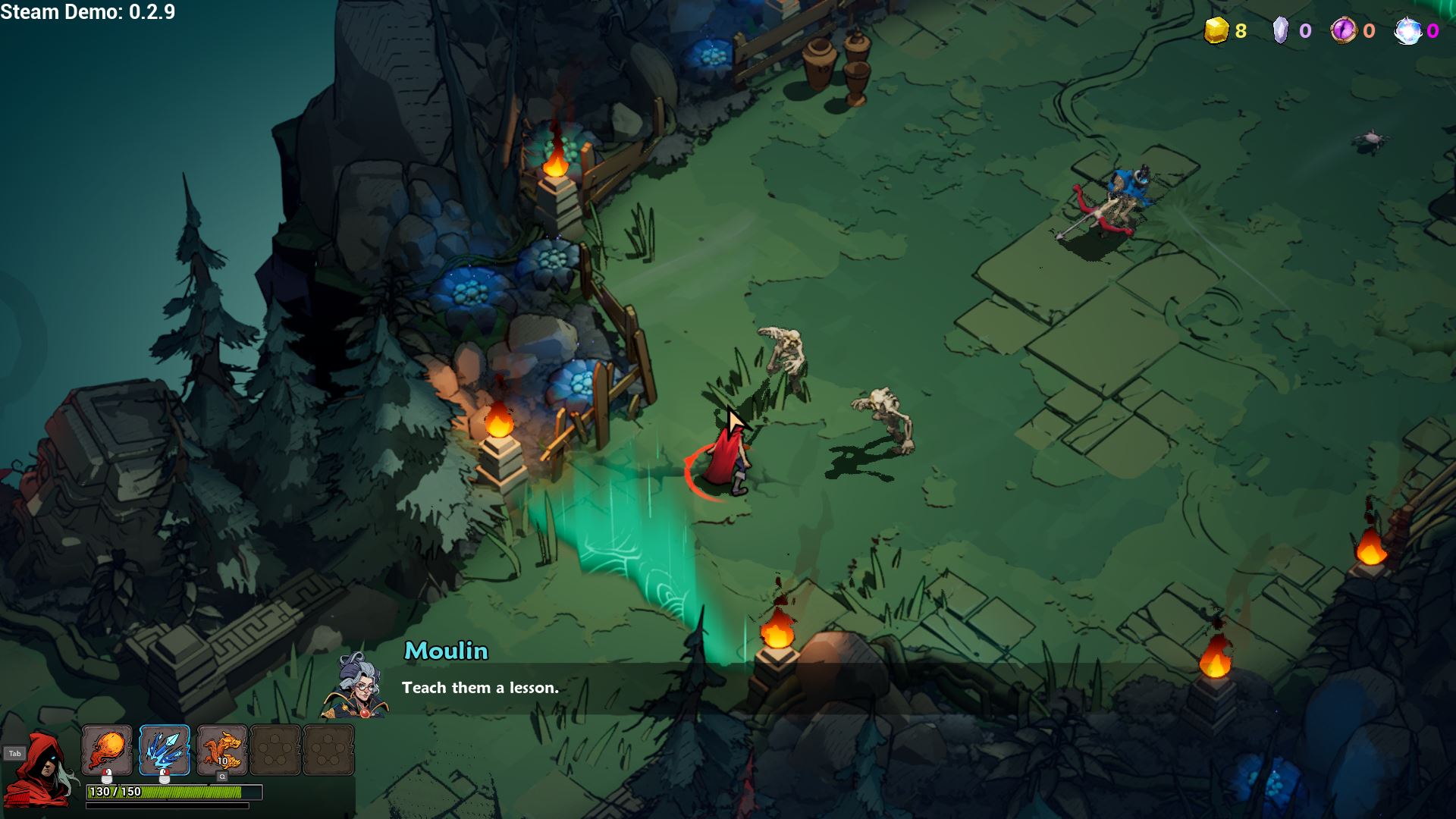Click the purple eye amulet icon
This screenshot has height=819, width=1456.
tap(1343, 31)
